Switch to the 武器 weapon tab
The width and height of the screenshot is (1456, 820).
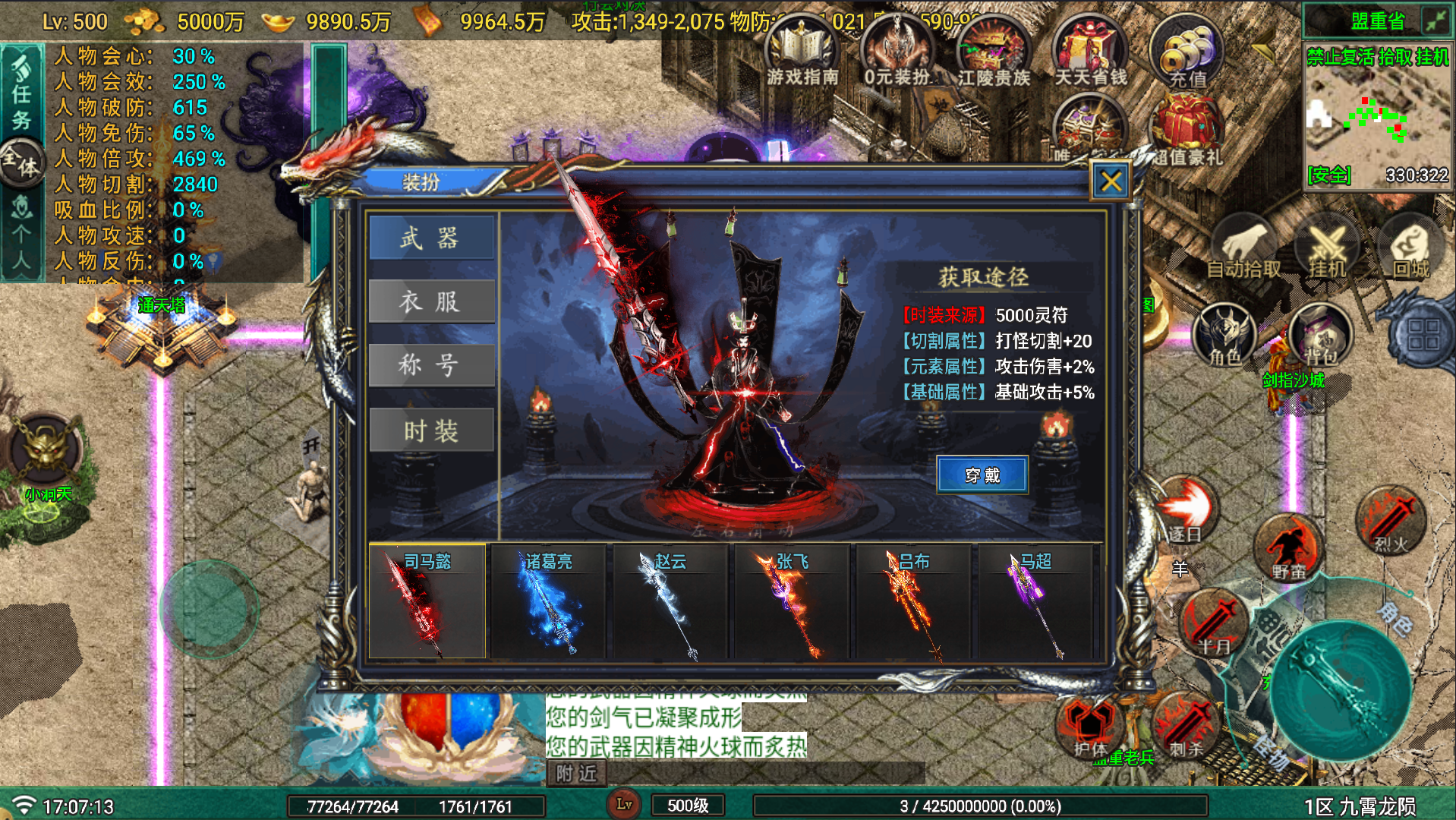431,238
